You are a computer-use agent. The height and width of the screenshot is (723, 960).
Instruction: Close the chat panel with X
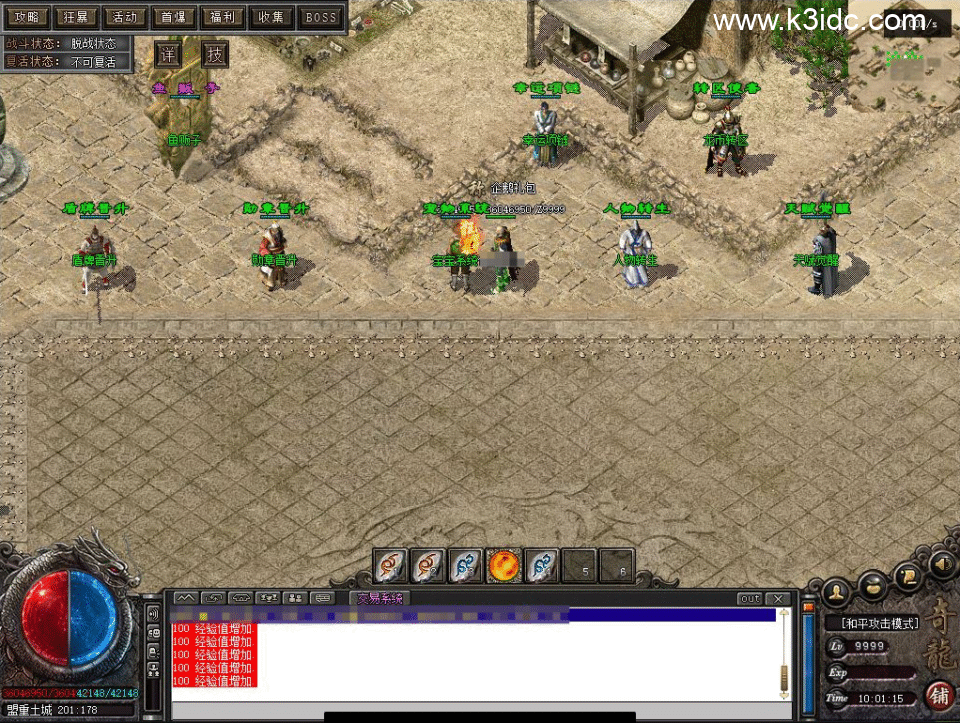coord(778,599)
